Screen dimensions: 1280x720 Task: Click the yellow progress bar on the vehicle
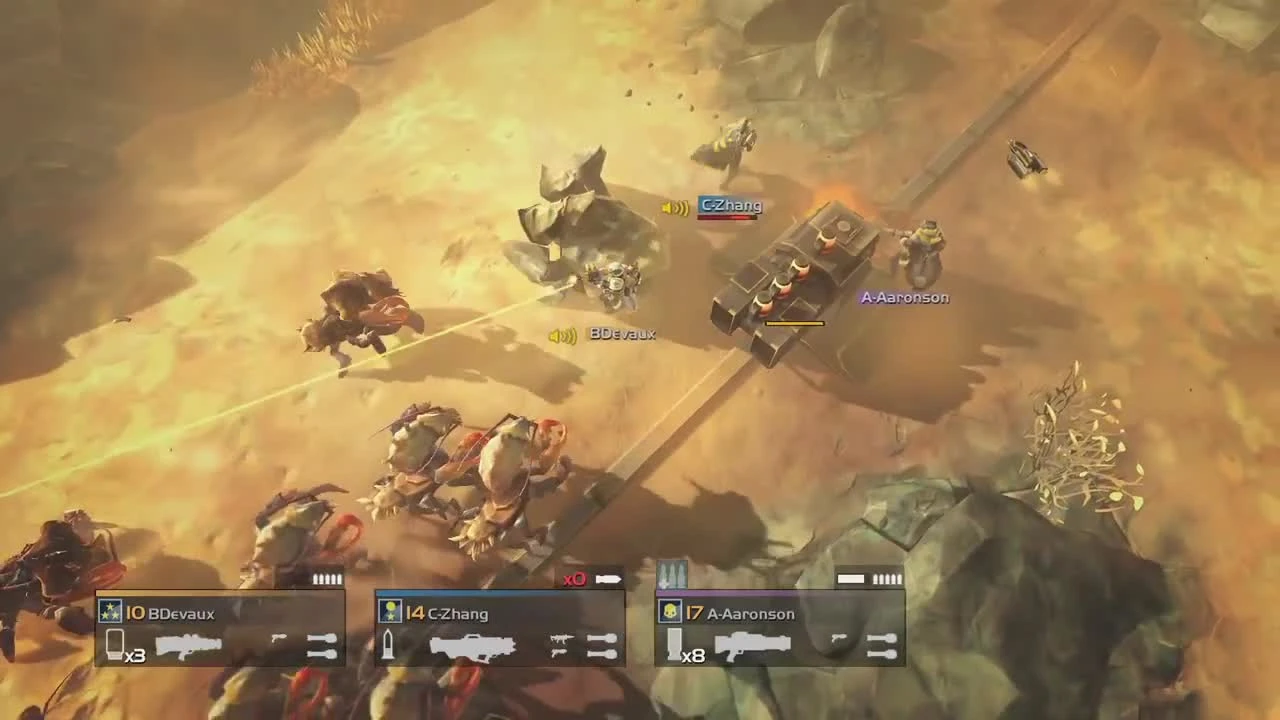[793, 322]
